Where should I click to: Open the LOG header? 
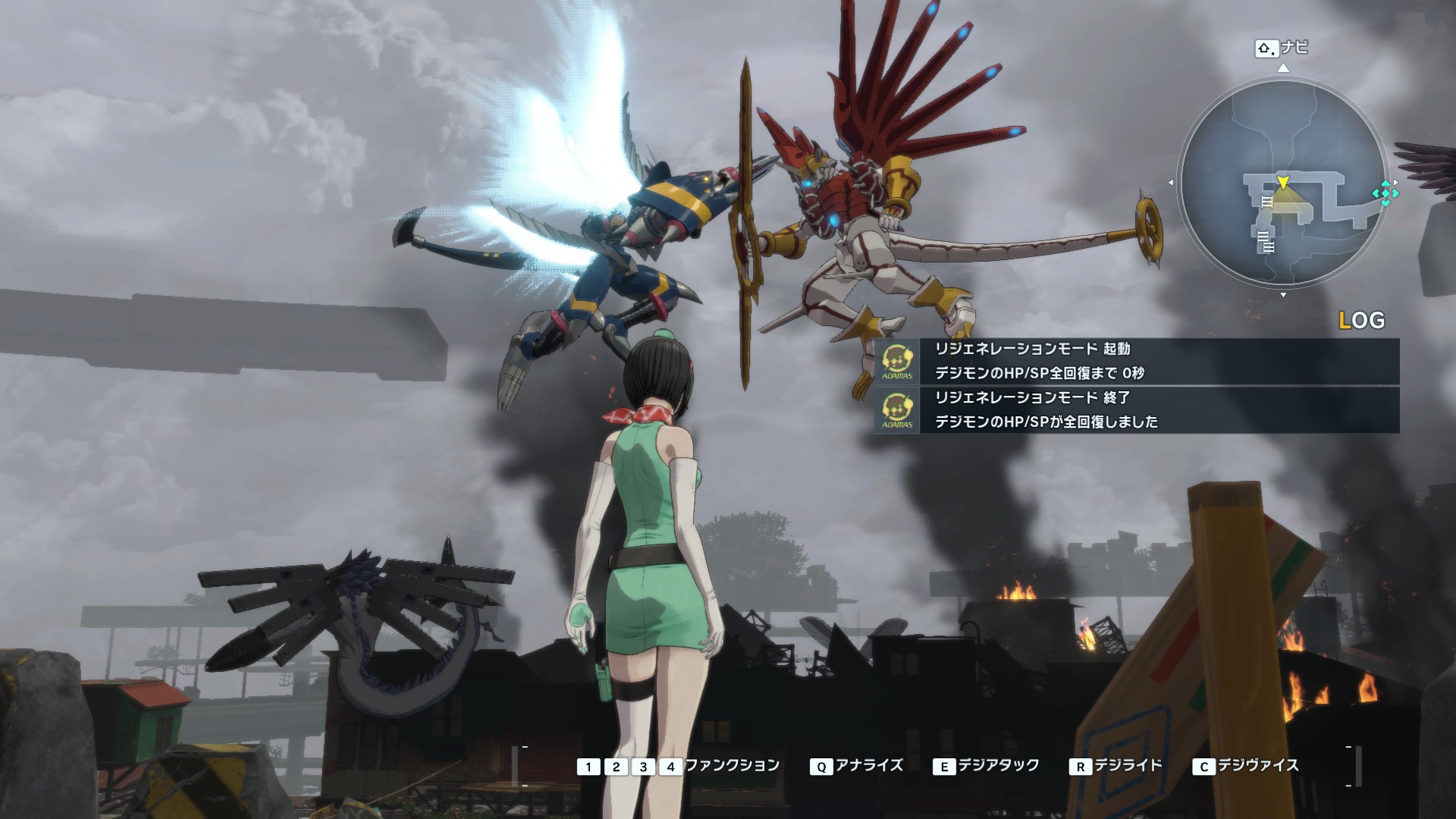1362,321
